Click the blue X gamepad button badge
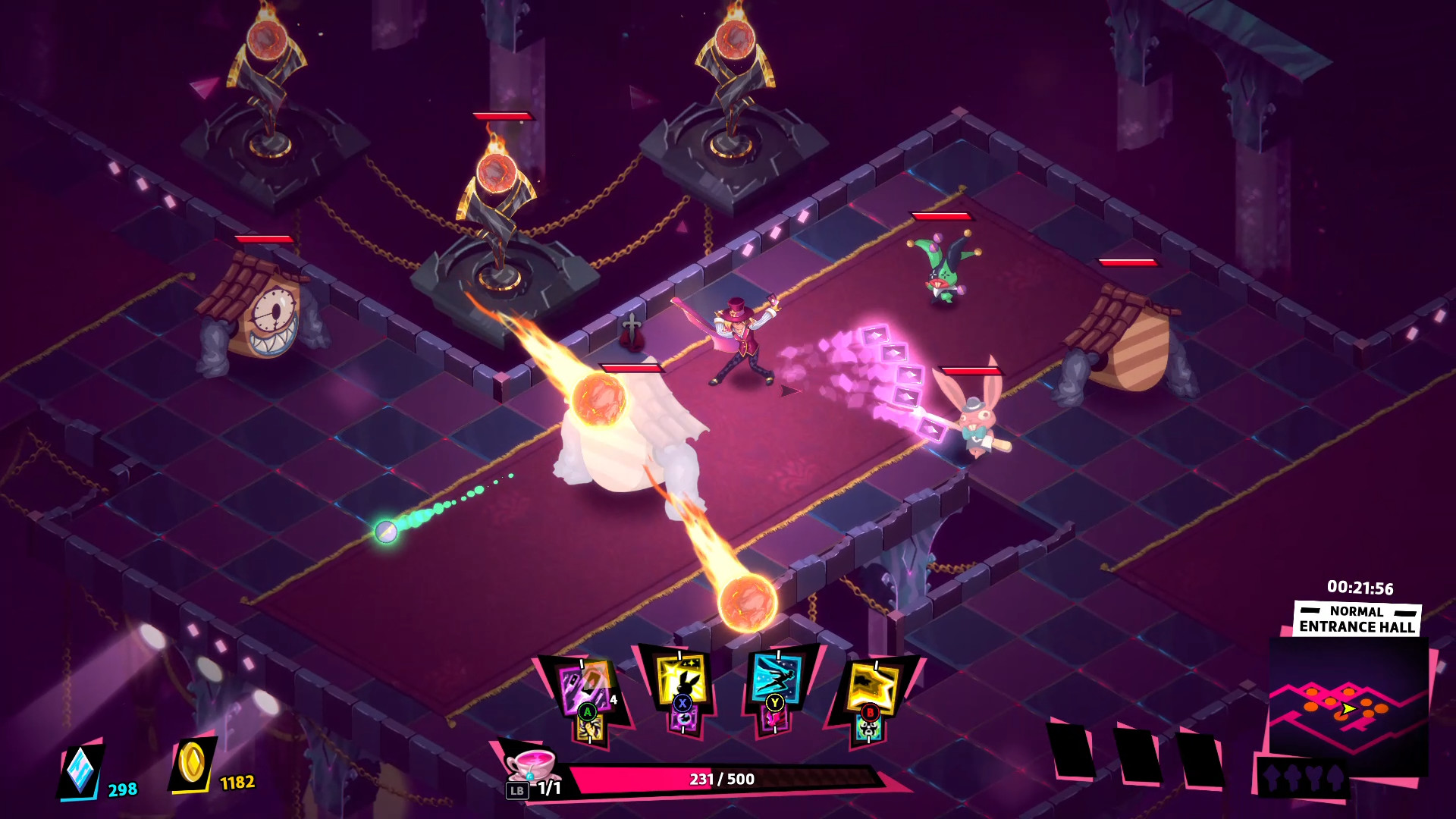The image size is (1456, 819). 682,703
